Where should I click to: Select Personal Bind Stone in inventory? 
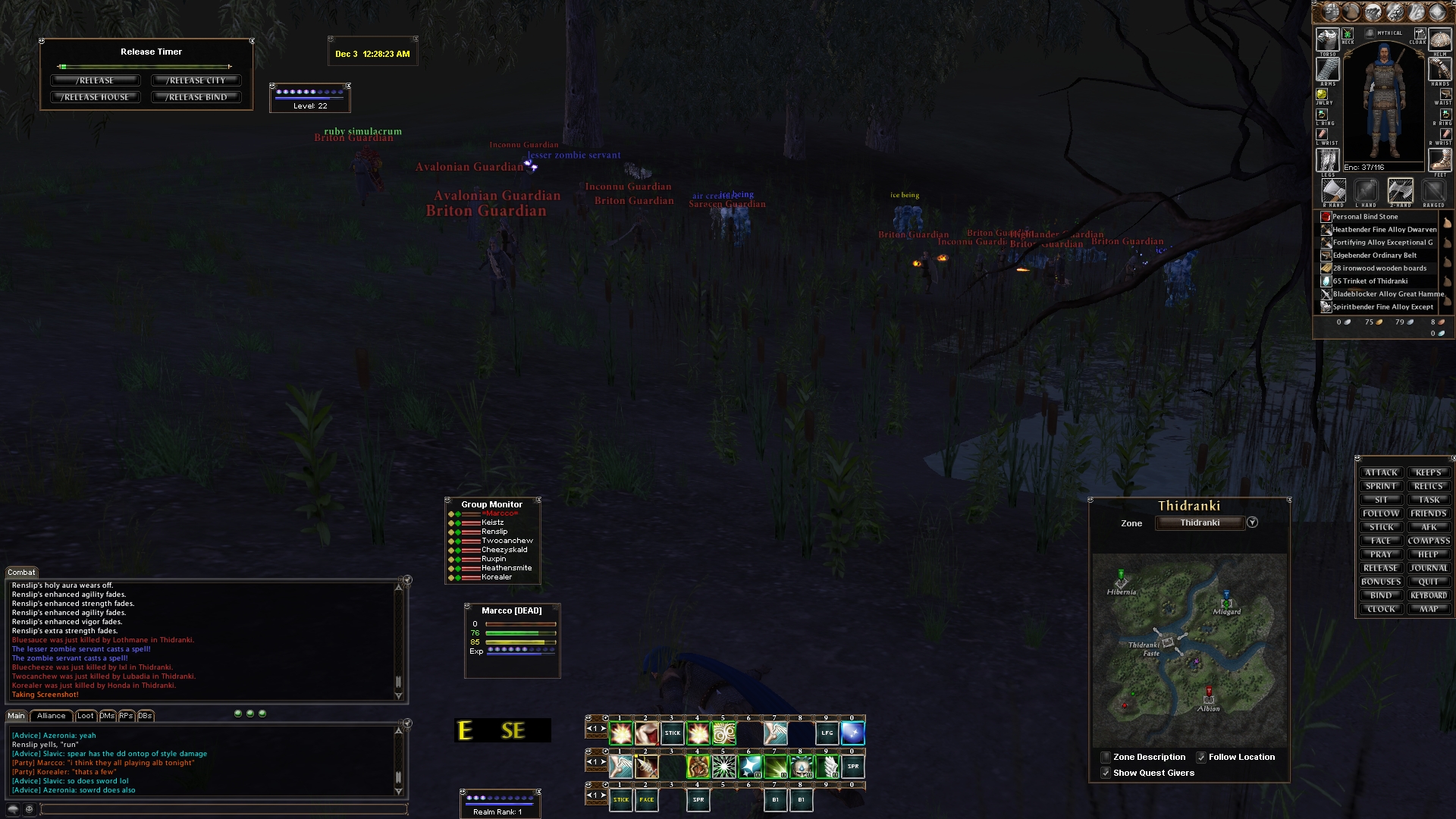pos(1365,217)
